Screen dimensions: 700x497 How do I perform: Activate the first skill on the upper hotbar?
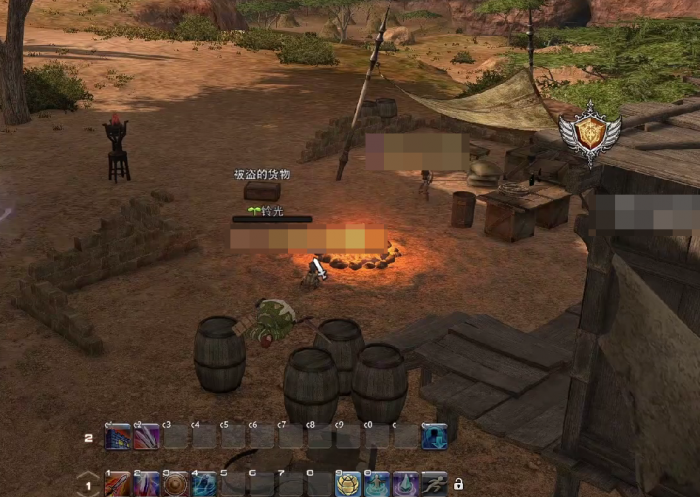pos(118,437)
